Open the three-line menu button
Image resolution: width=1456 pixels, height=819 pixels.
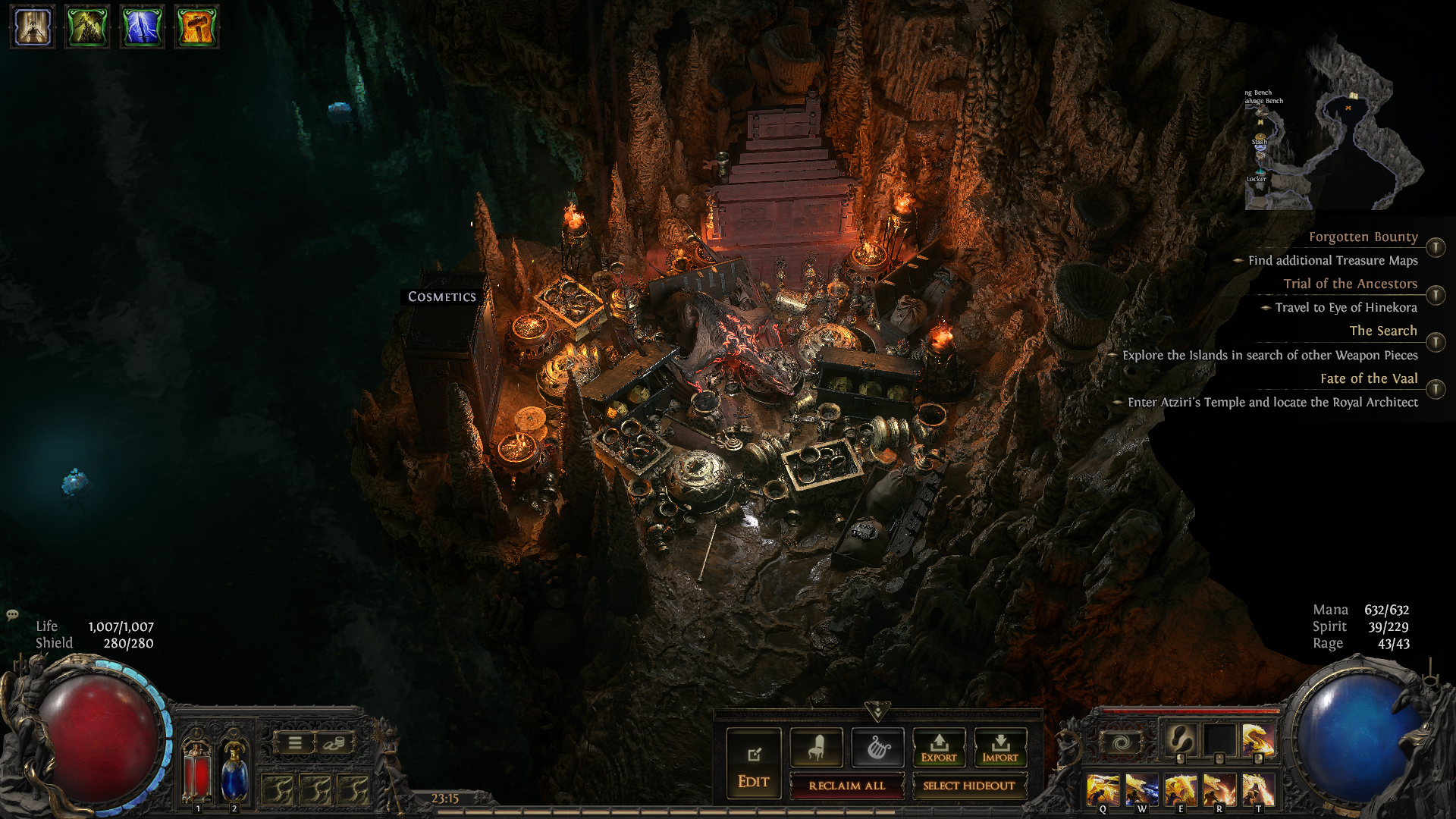pos(295,743)
